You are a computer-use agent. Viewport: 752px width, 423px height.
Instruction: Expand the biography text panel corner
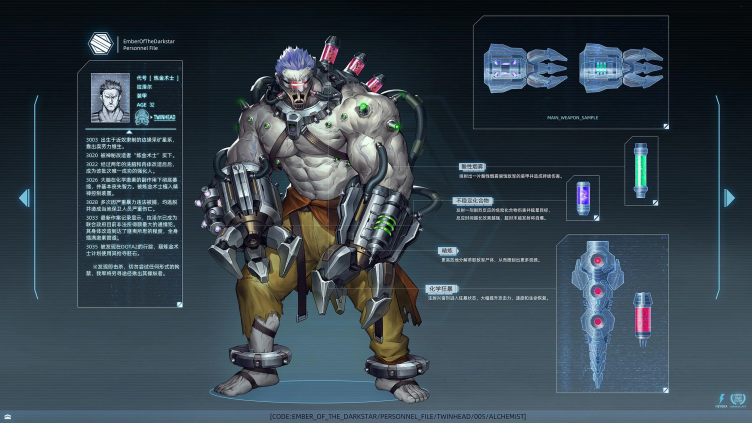point(180,303)
